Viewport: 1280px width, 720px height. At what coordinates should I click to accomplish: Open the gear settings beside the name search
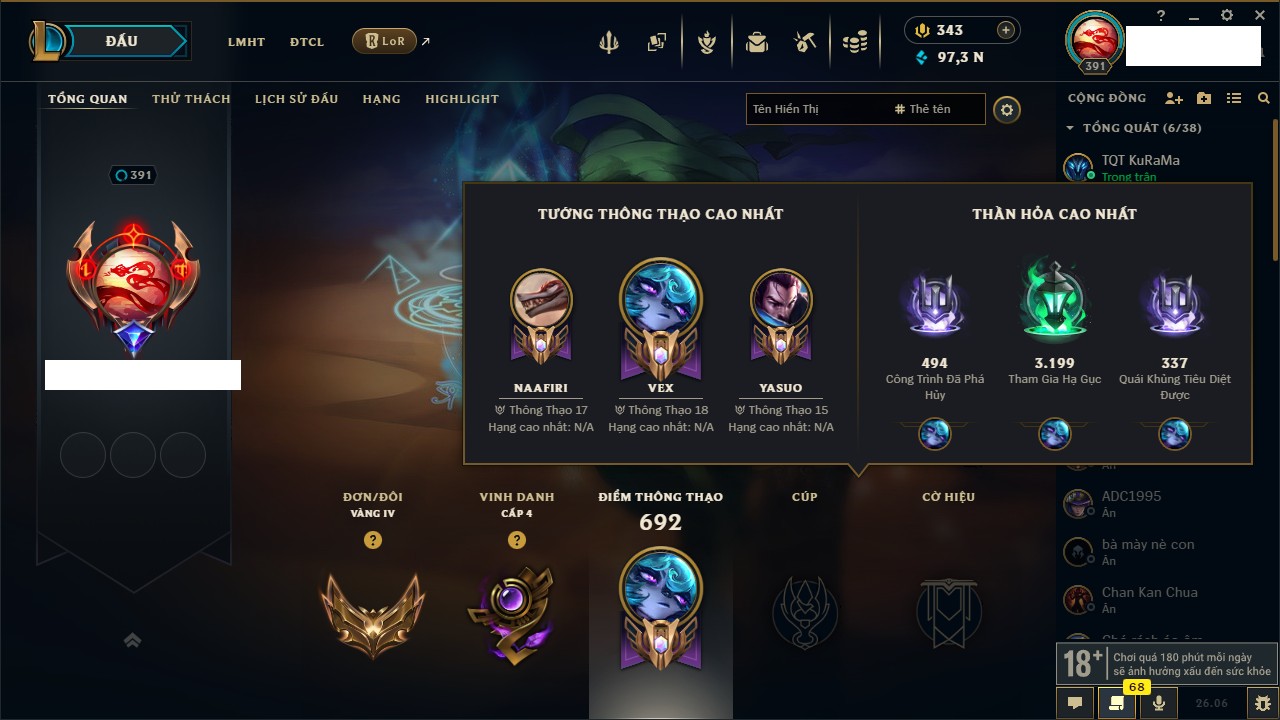pos(1007,110)
